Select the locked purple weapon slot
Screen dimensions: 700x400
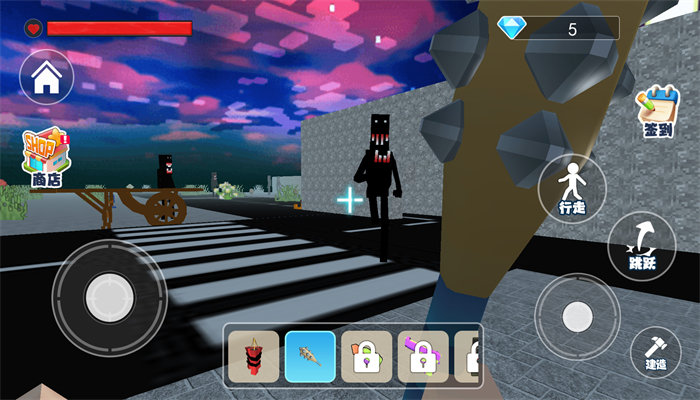[x=423, y=355]
